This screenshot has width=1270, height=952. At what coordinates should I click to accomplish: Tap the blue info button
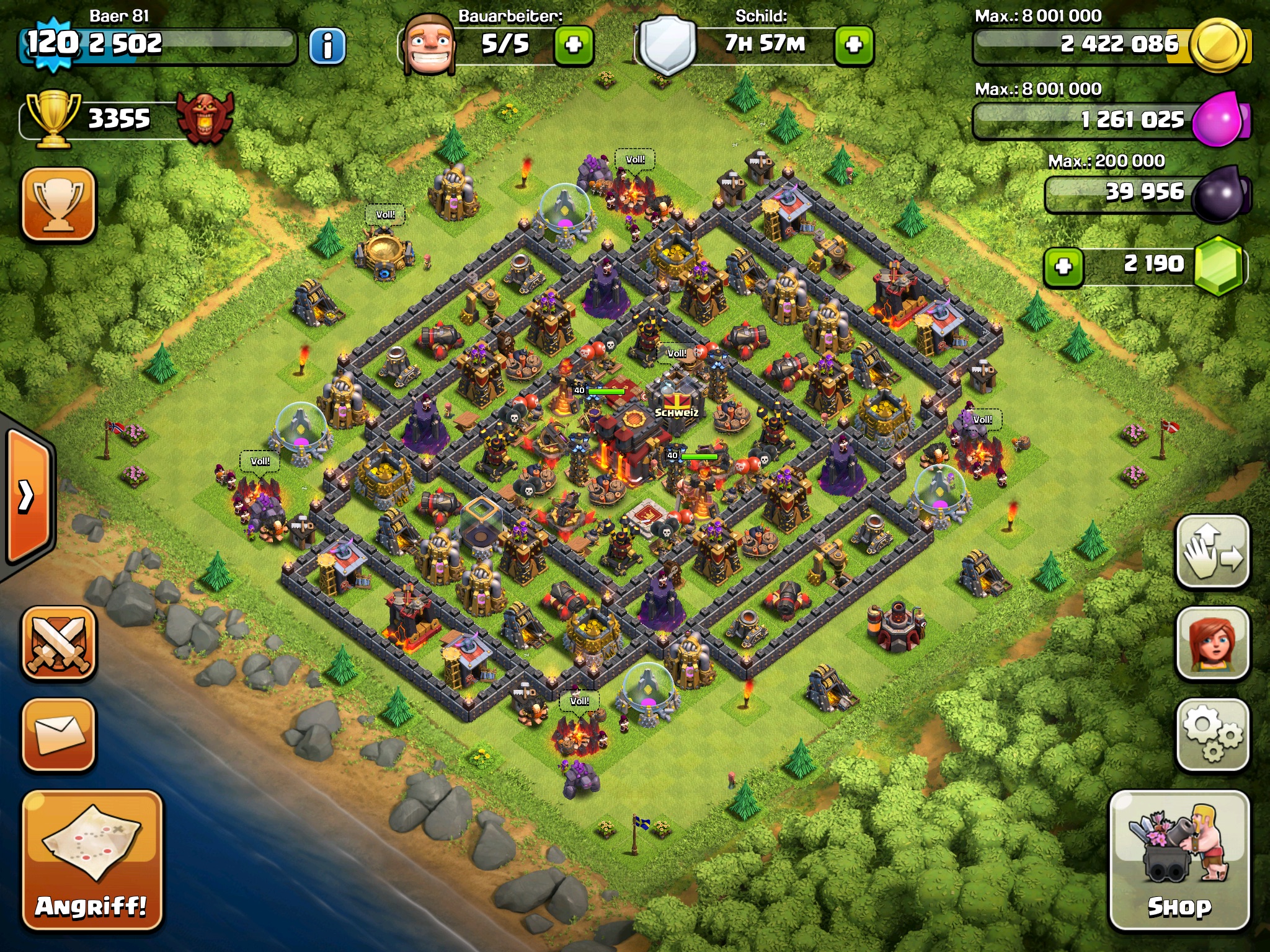click(x=327, y=46)
